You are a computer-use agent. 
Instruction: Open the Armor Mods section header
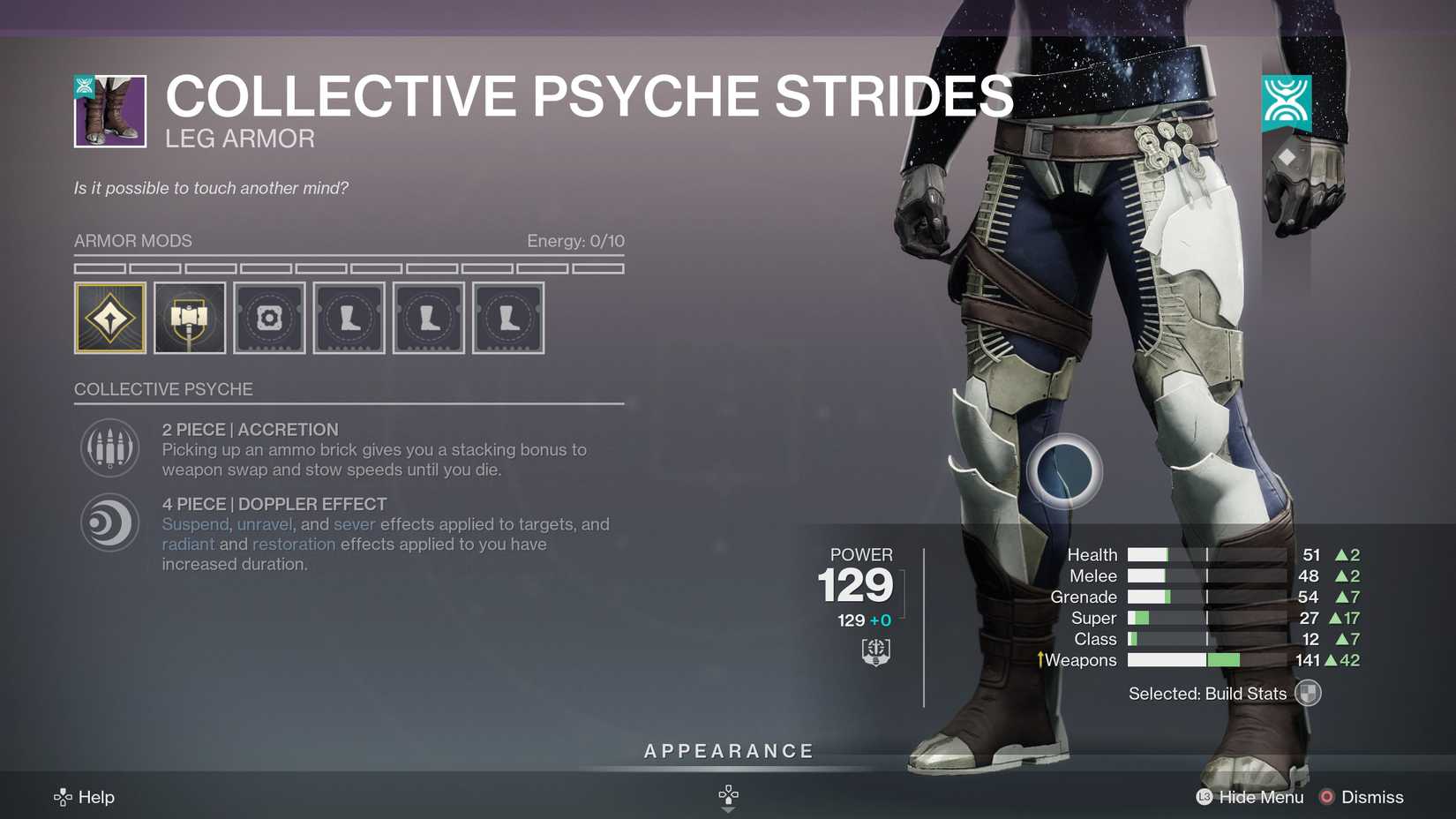click(132, 240)
